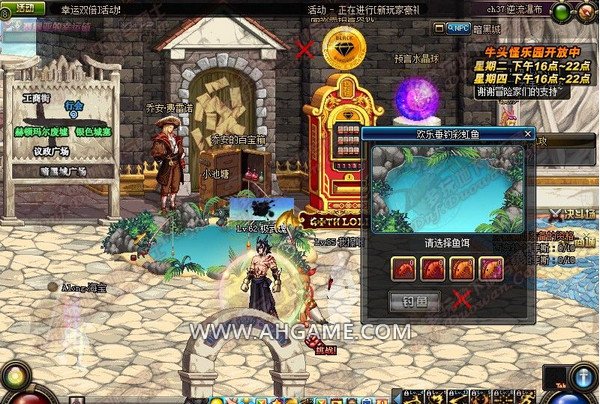600x404 pixels.
Task: Click the blue orb button at bottom right
Action: [583, 378]
